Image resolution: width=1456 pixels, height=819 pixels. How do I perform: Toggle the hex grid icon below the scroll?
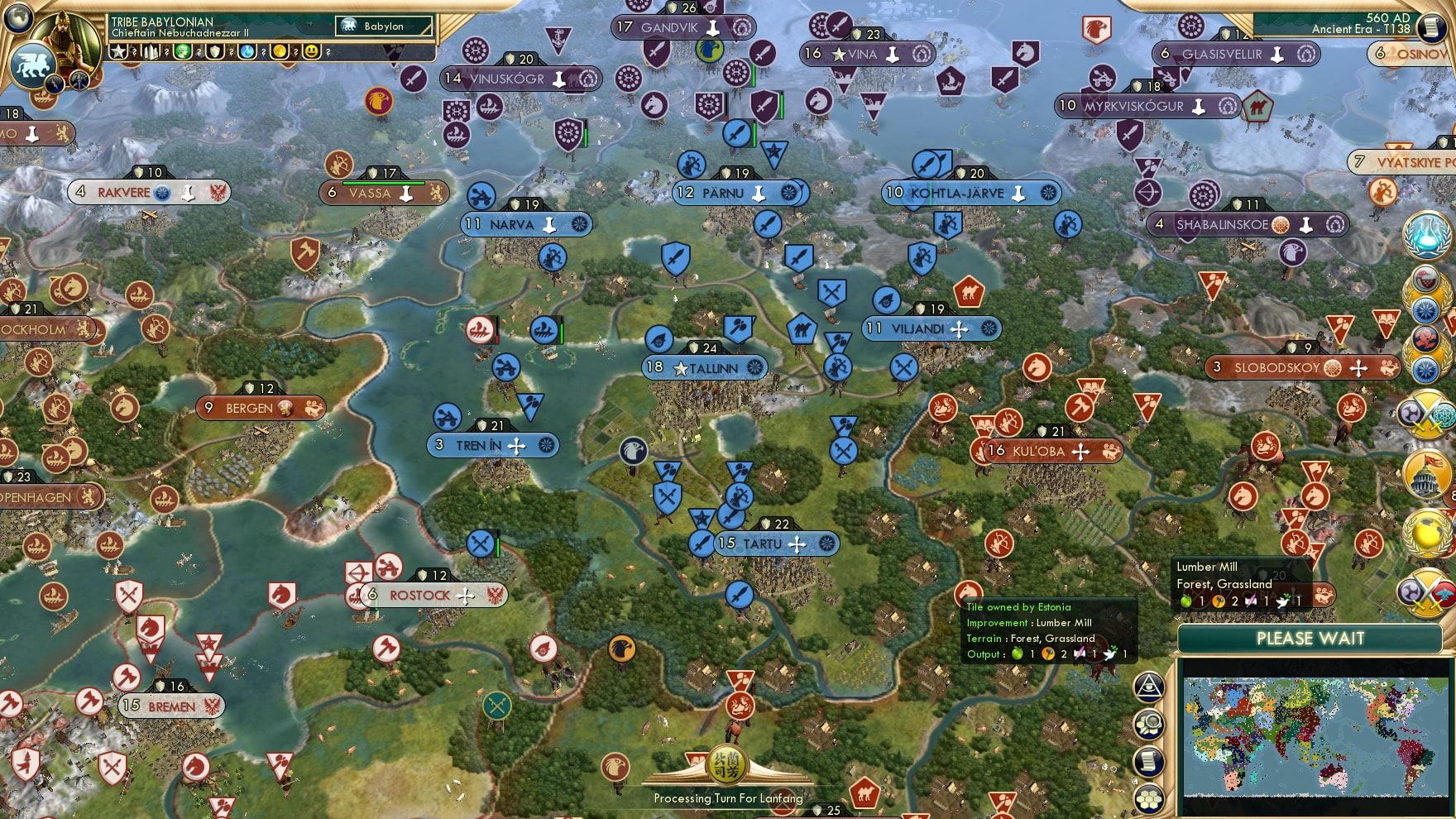coord(1148,798)
